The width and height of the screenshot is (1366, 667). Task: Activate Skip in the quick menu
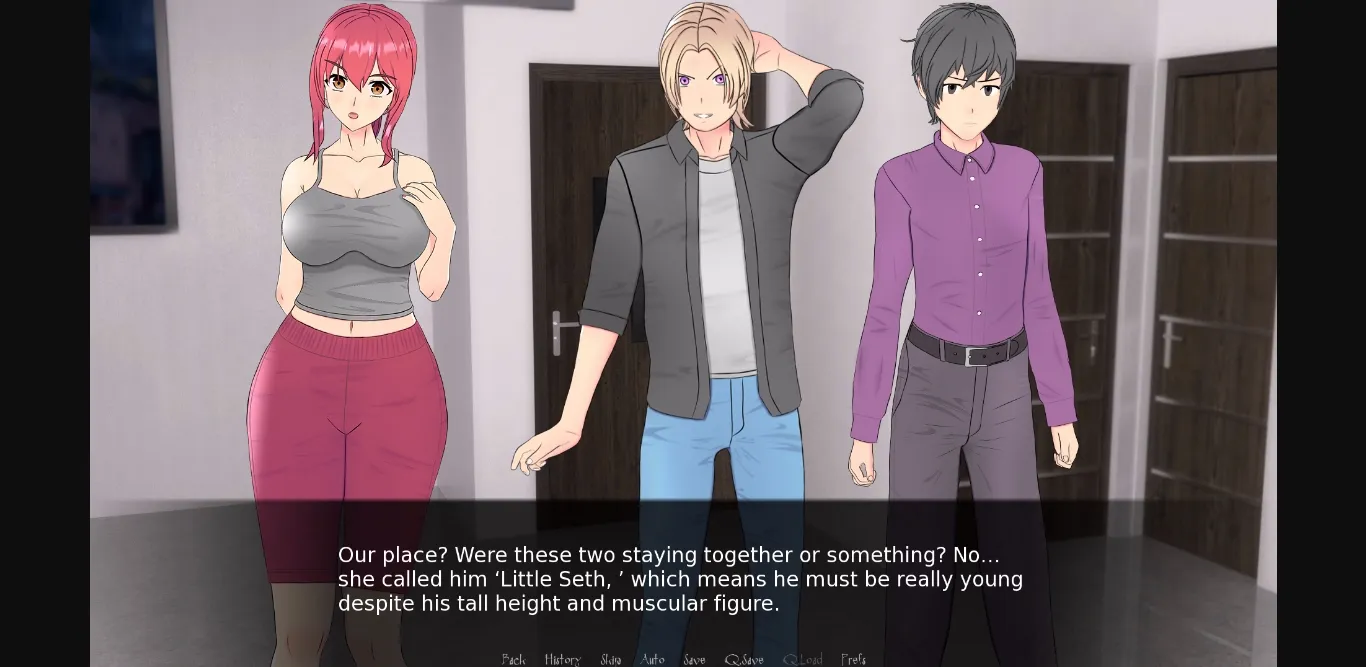611,659
